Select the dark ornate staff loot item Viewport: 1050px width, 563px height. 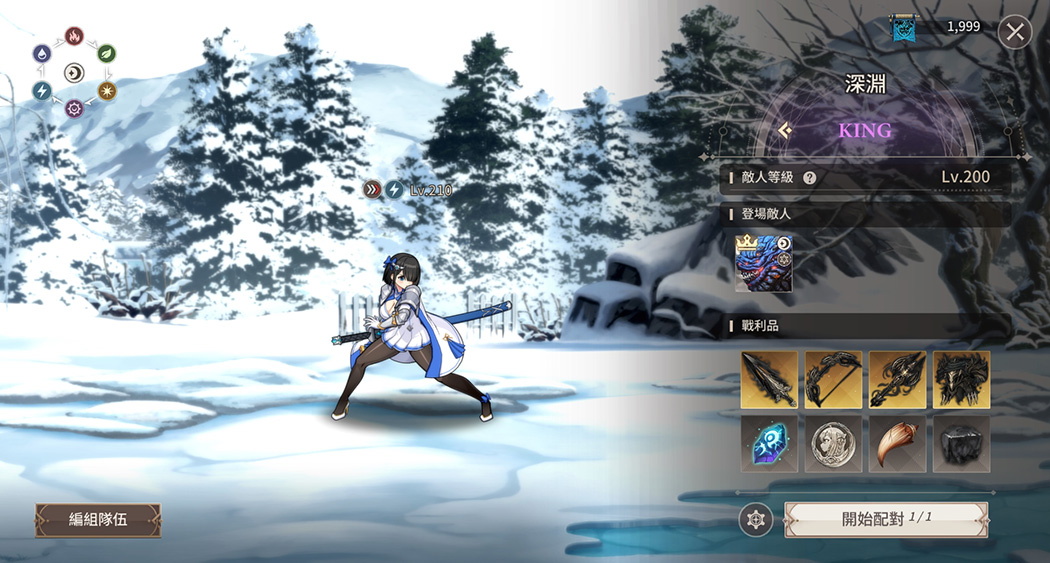pos(897,380)
